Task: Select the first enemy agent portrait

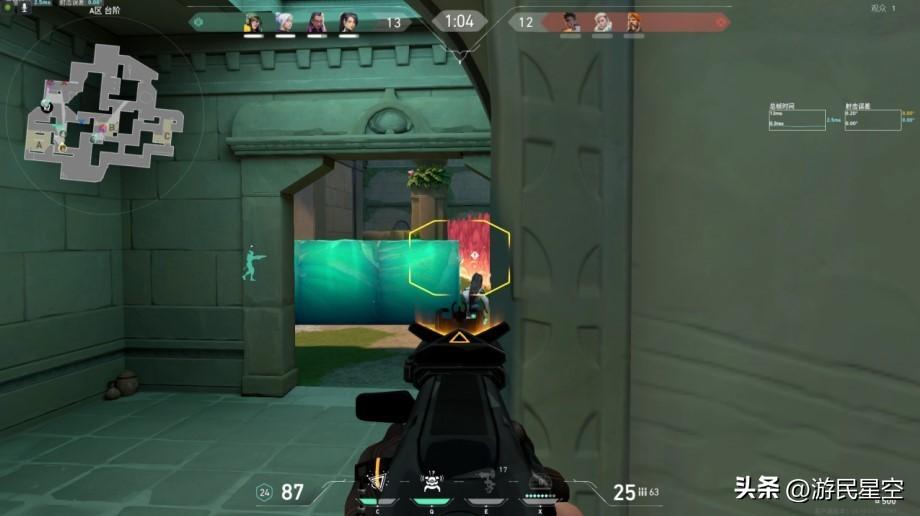Action: point(570,22)
